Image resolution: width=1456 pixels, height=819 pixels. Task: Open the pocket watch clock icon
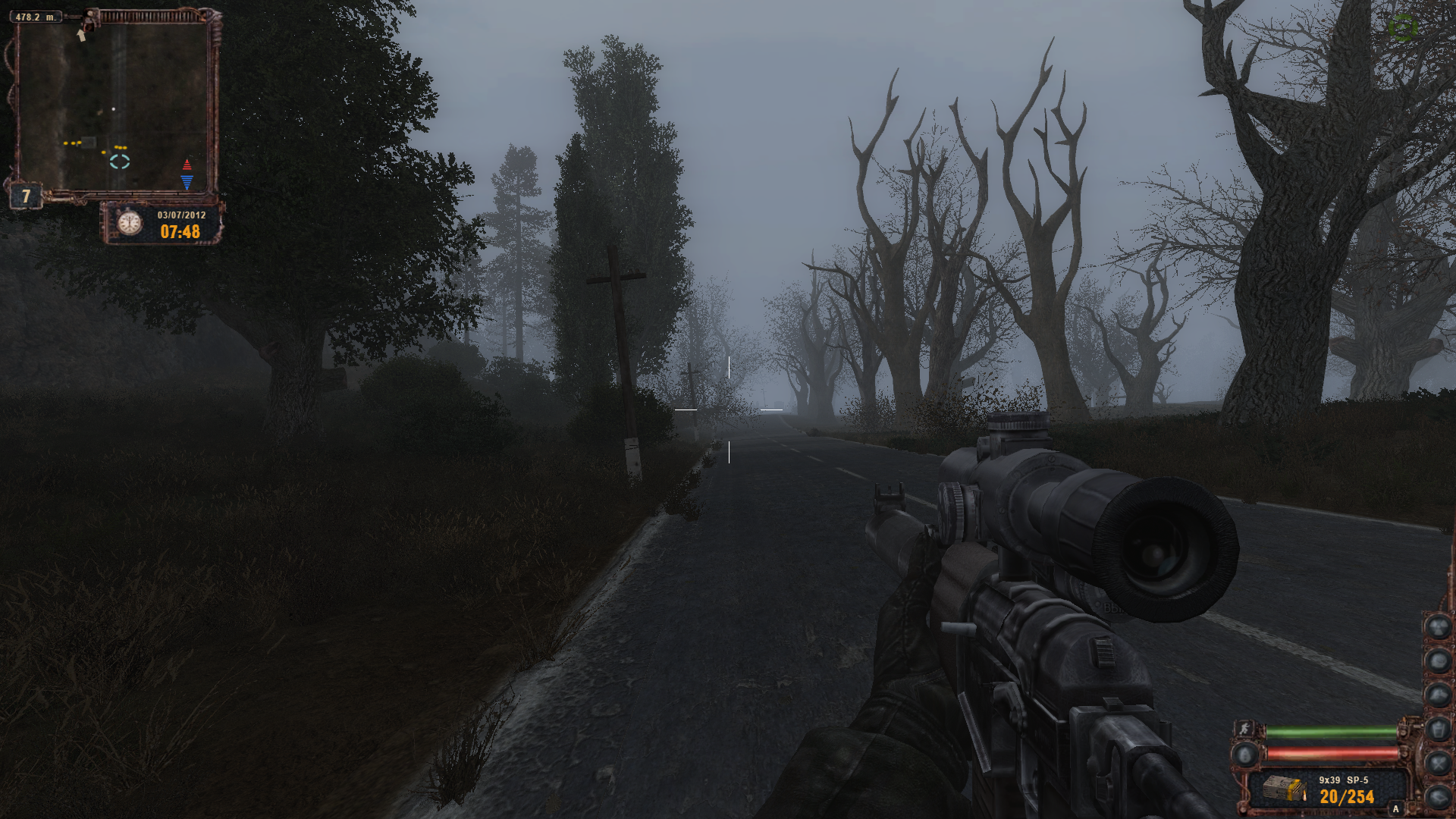[130, 223]
